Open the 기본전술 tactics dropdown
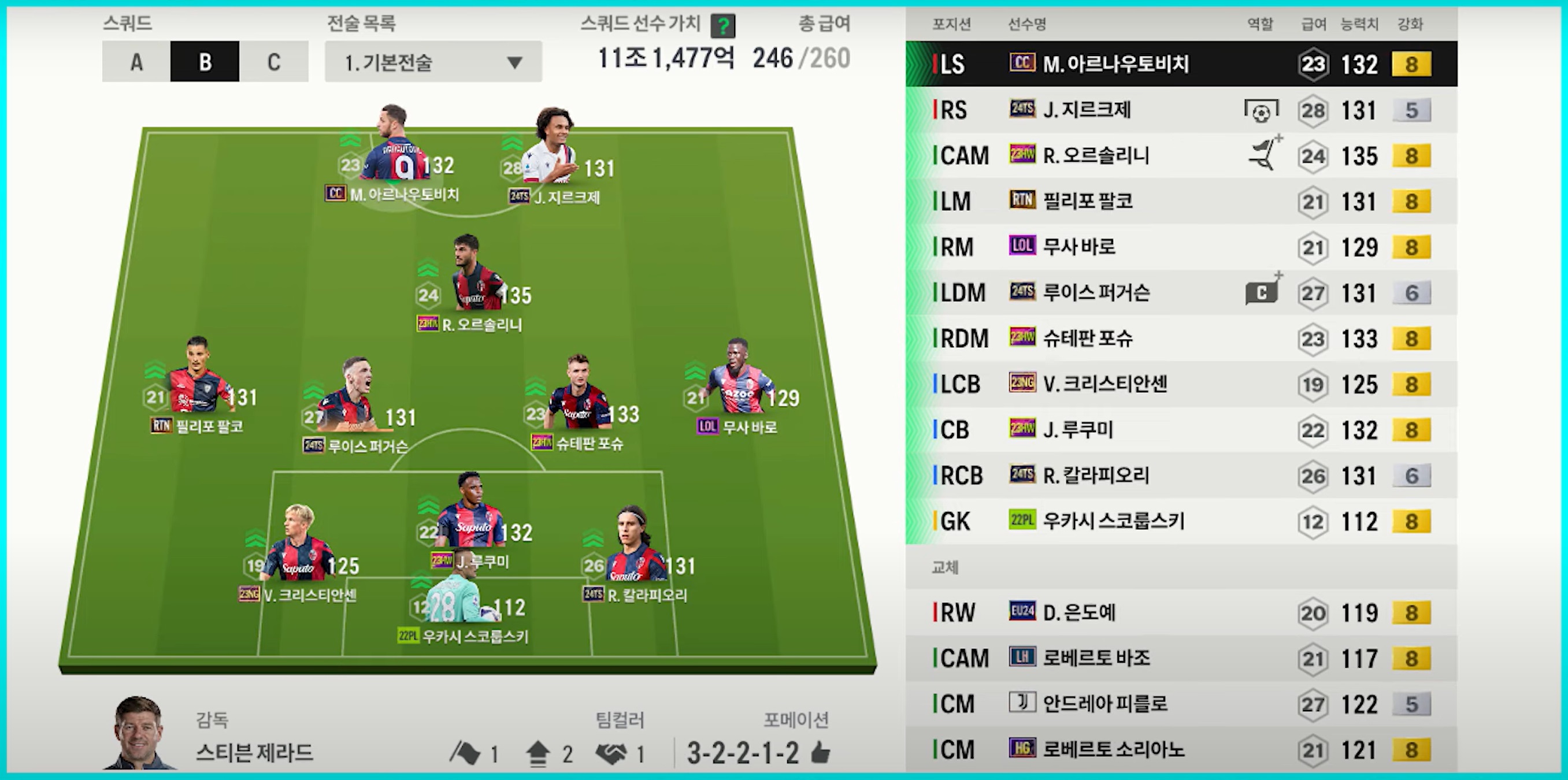The height and width of the screenshot is (780, 1568). pyautogui.click(x=433, y=61)
